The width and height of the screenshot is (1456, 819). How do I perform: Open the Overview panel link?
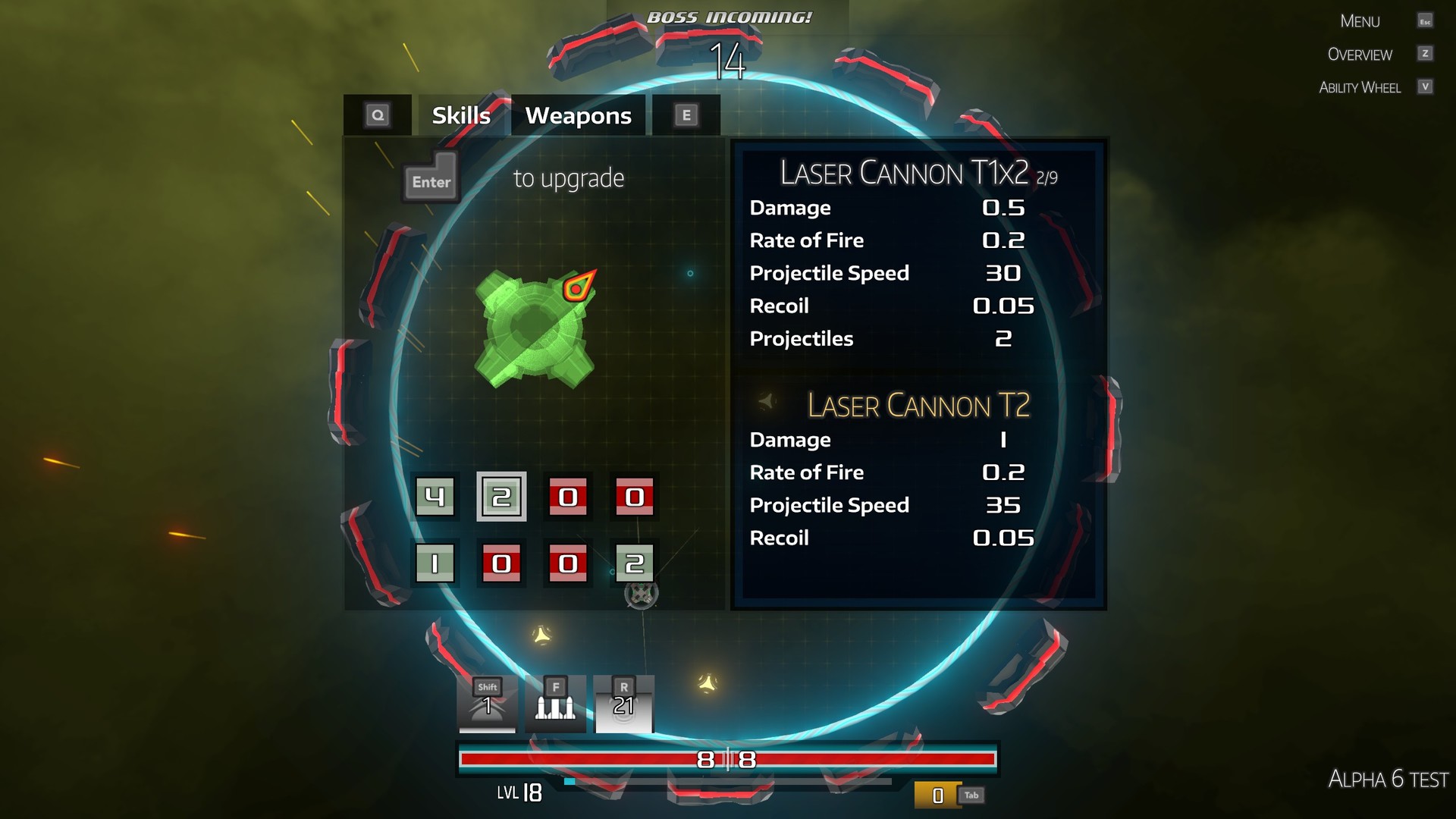coord(1360,54)
